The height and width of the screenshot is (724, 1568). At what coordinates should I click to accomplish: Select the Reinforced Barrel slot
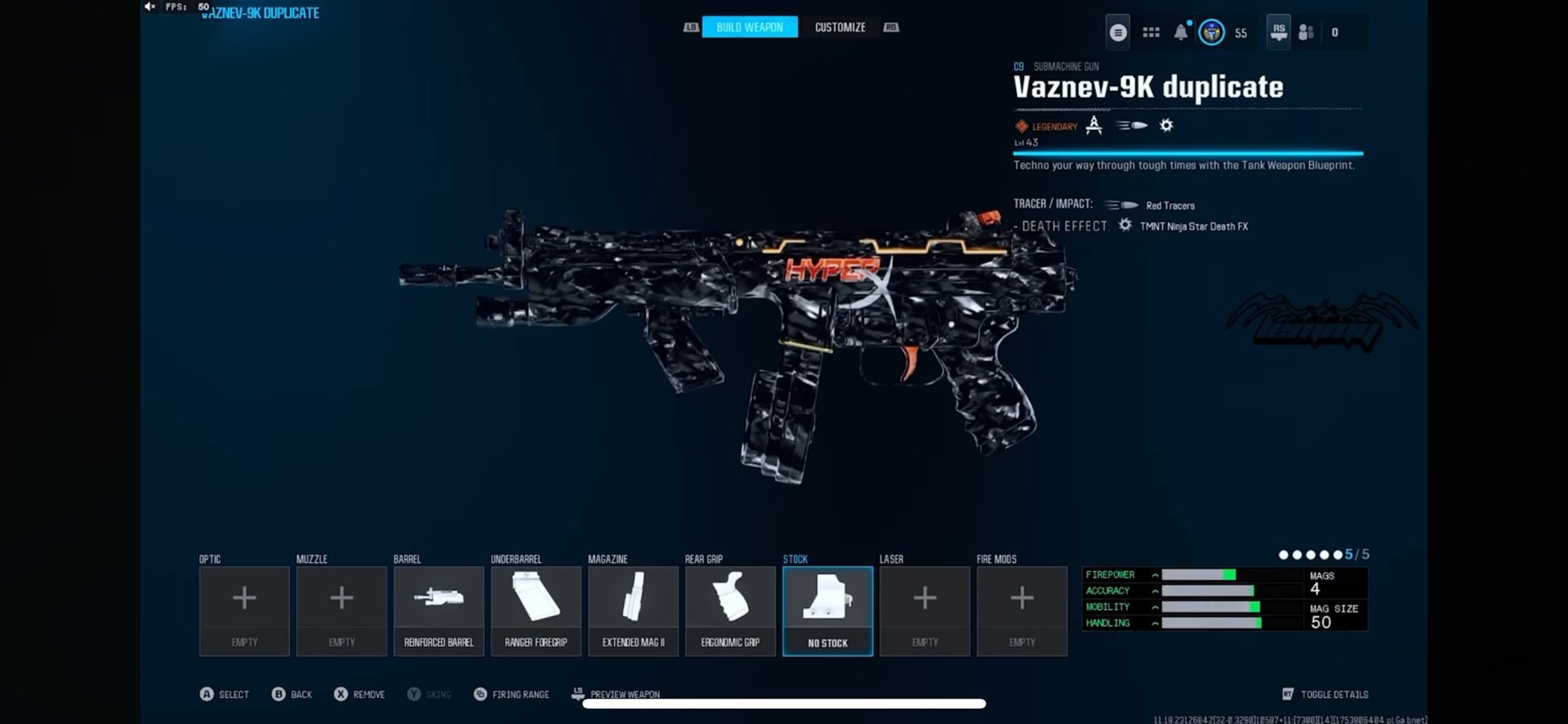(x=439, y=610)
